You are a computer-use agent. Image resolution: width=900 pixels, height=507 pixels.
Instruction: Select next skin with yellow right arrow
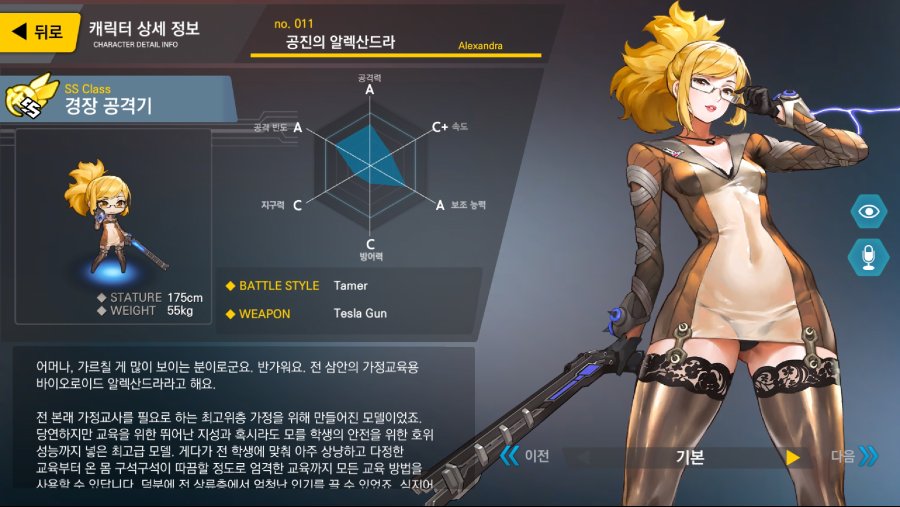pos(793,457)
